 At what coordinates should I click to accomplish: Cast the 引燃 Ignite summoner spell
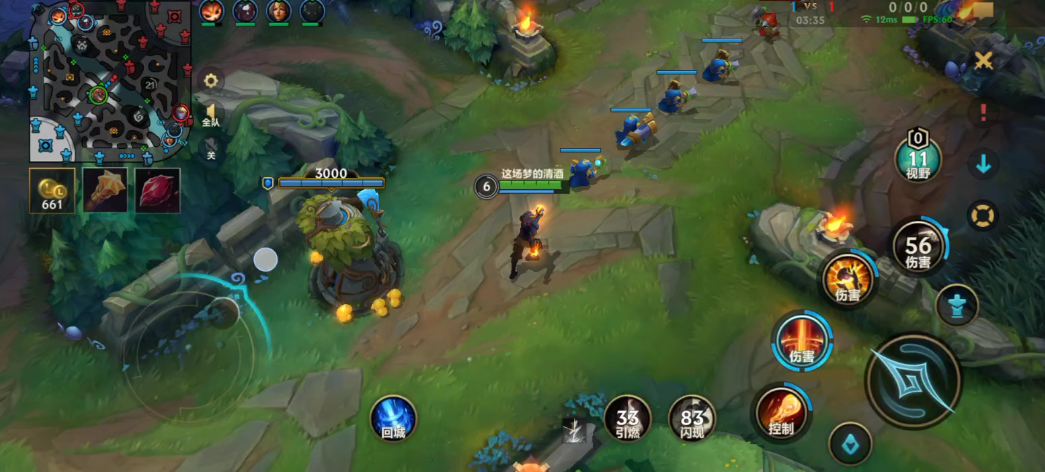point(628,418)
